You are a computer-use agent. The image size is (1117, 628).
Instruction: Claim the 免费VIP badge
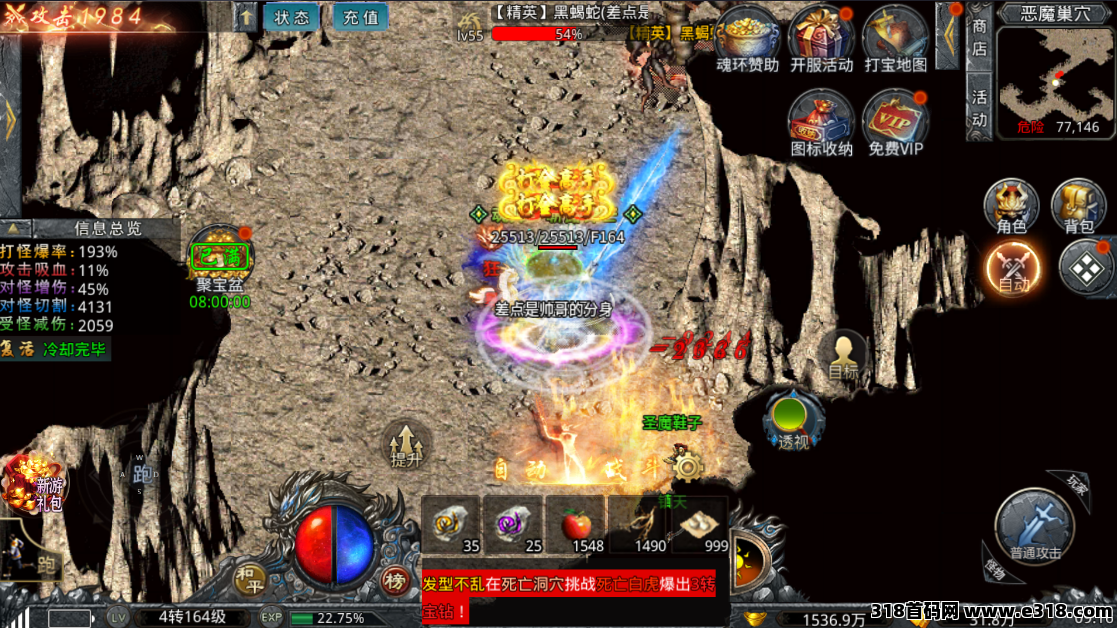(894, 120)
